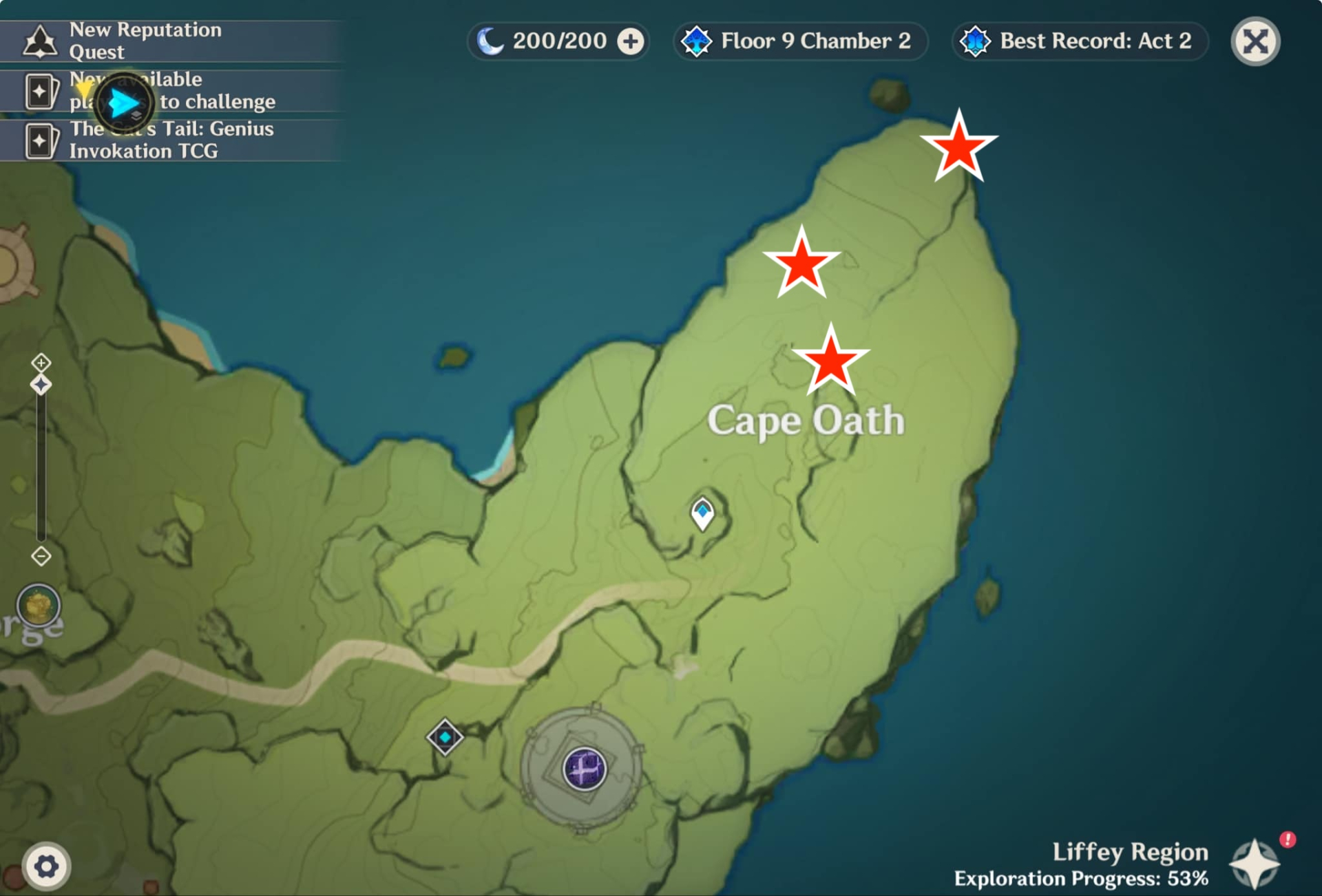The image size is (1322, 896).
Task: Select the teleport waypoint below Cape Oath
Action: pyautogui.click(x=702, y=513)
